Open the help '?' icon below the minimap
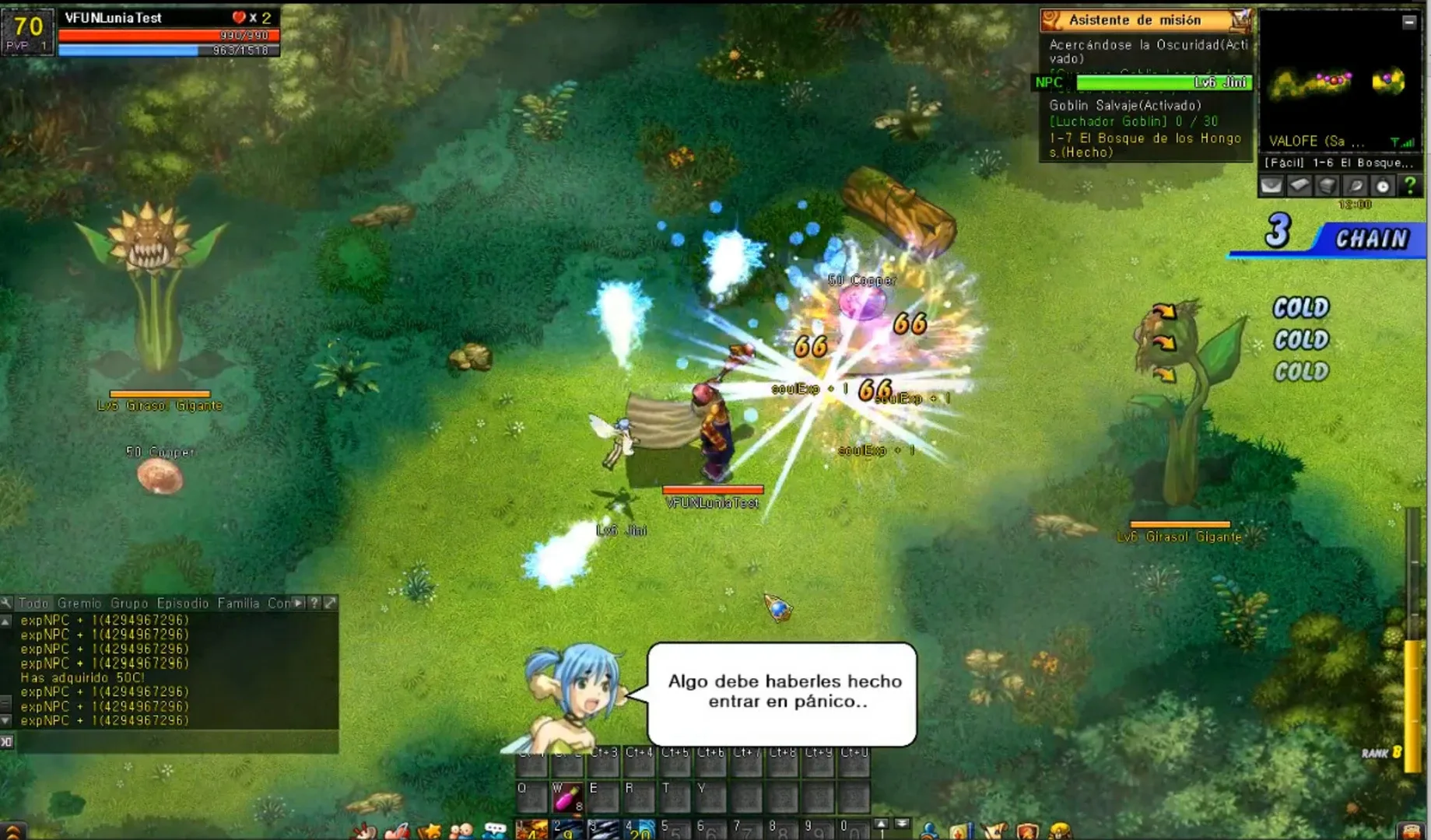1431x840 pixels. 1410,187
